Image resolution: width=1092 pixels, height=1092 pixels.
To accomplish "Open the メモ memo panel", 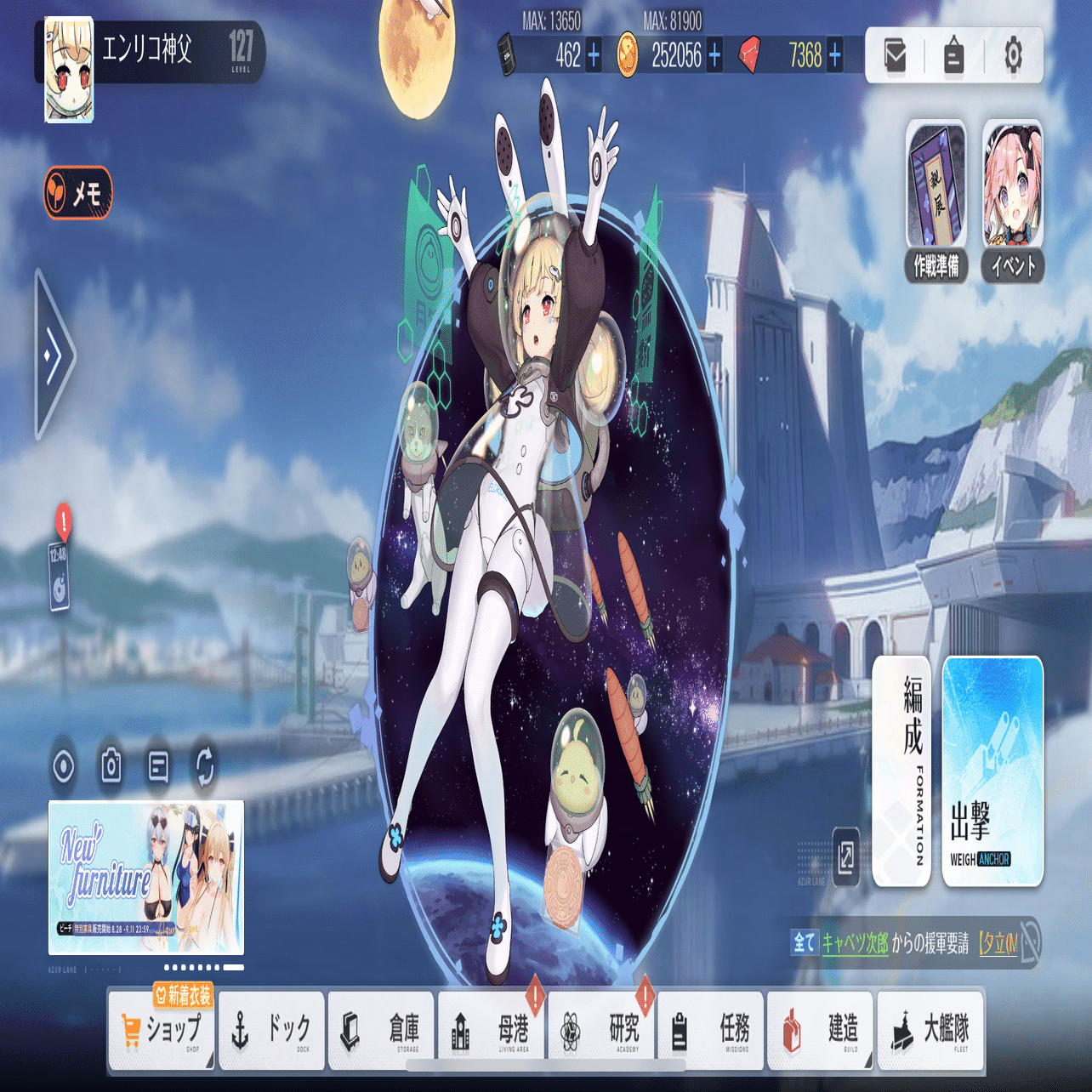I will click(x=78, y=193).
